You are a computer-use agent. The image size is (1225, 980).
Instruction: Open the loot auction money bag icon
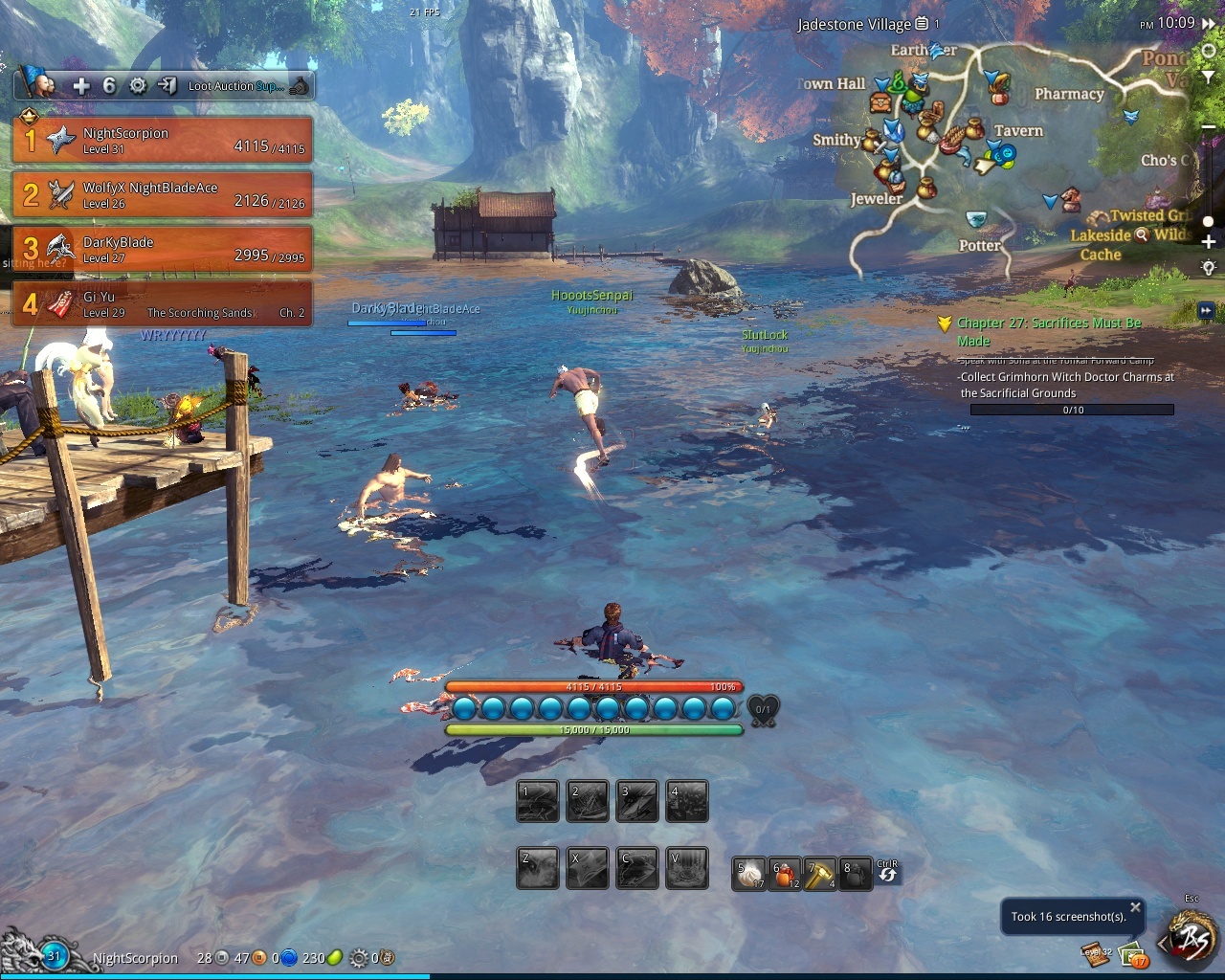[x=300, y=86]
